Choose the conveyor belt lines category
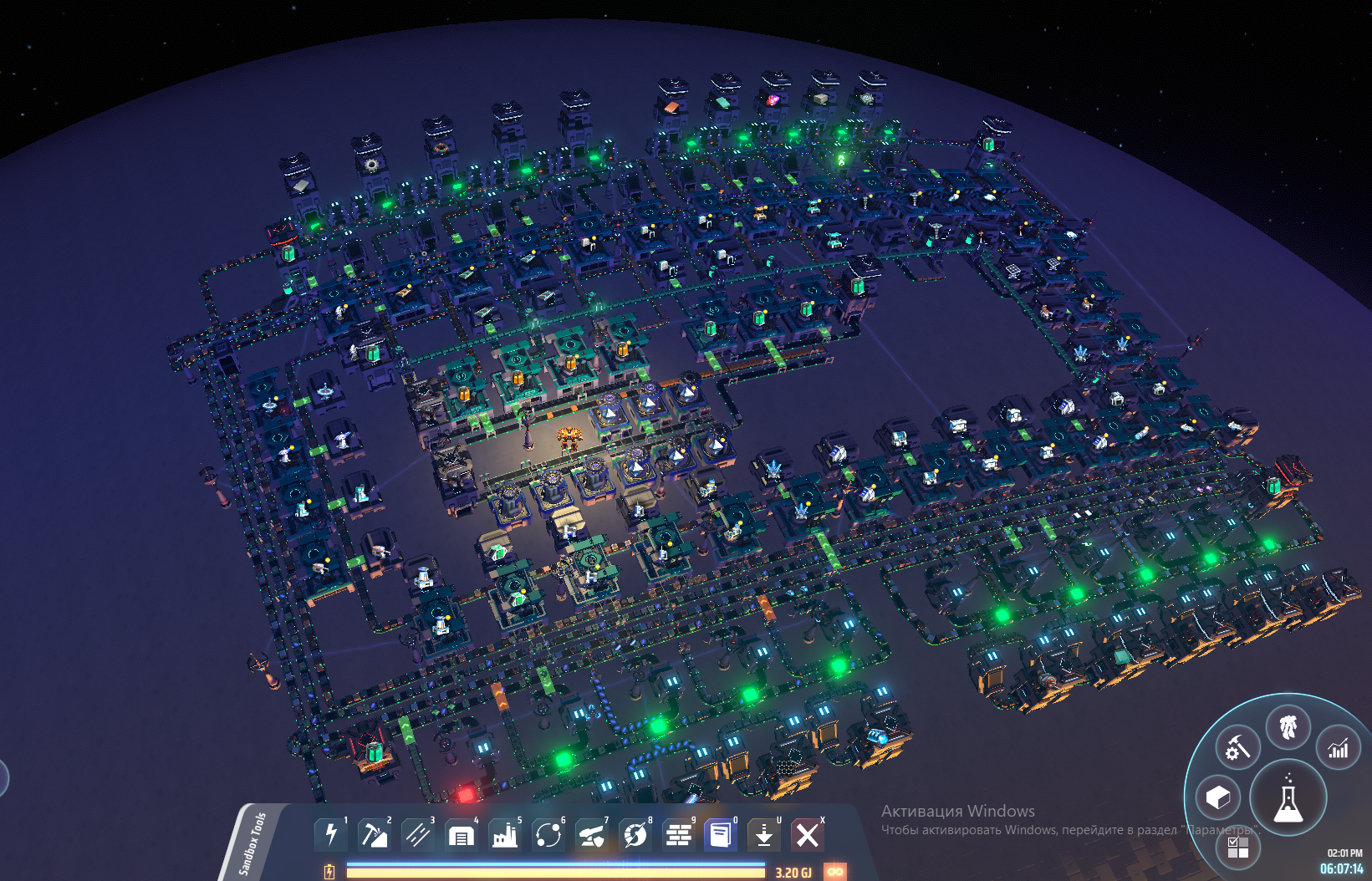The height and width of the screenshot is (881, 1372). click(417, 834)
